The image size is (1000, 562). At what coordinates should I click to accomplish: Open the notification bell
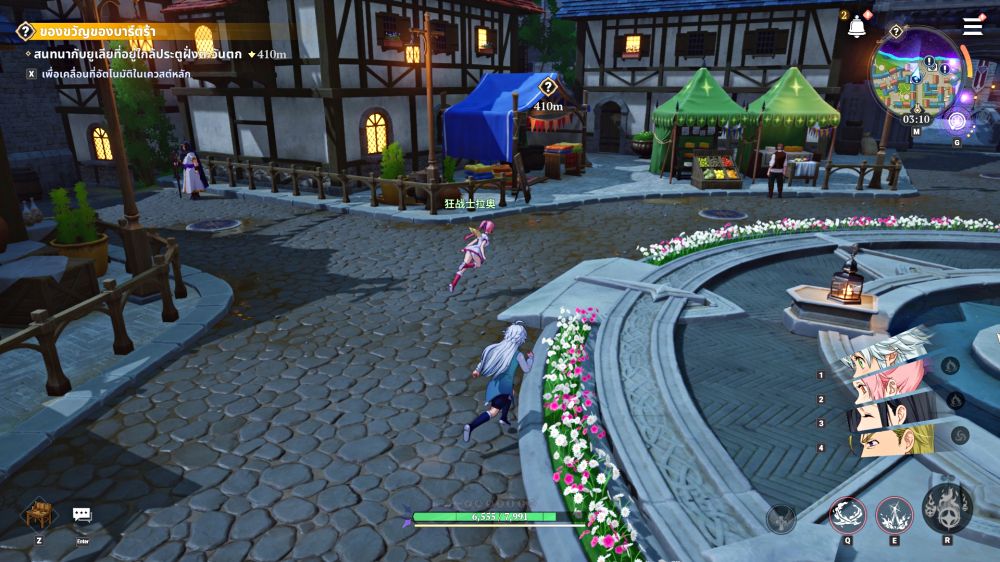[857, 27]
